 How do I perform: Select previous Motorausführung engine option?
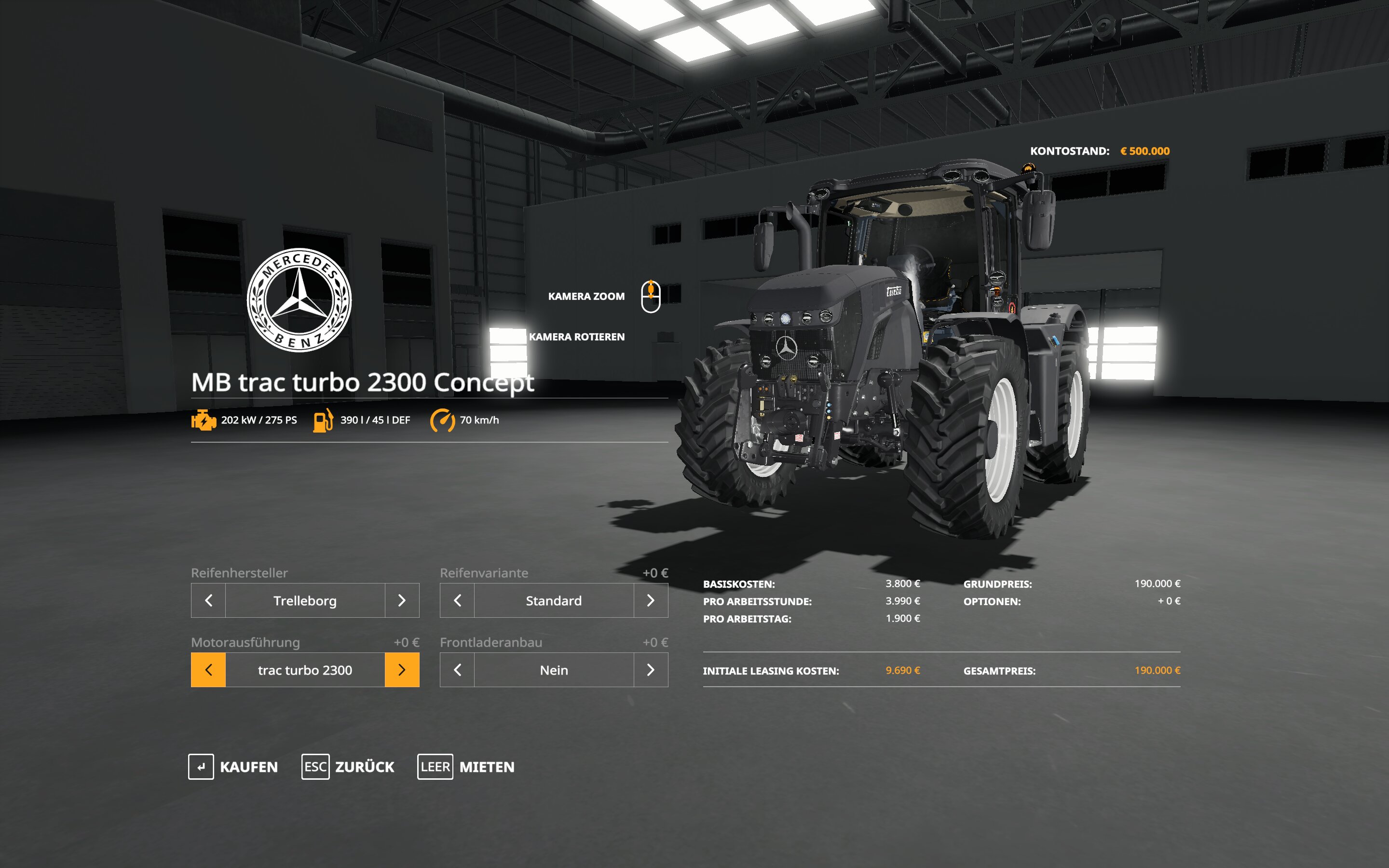click(x=208, y=670)
